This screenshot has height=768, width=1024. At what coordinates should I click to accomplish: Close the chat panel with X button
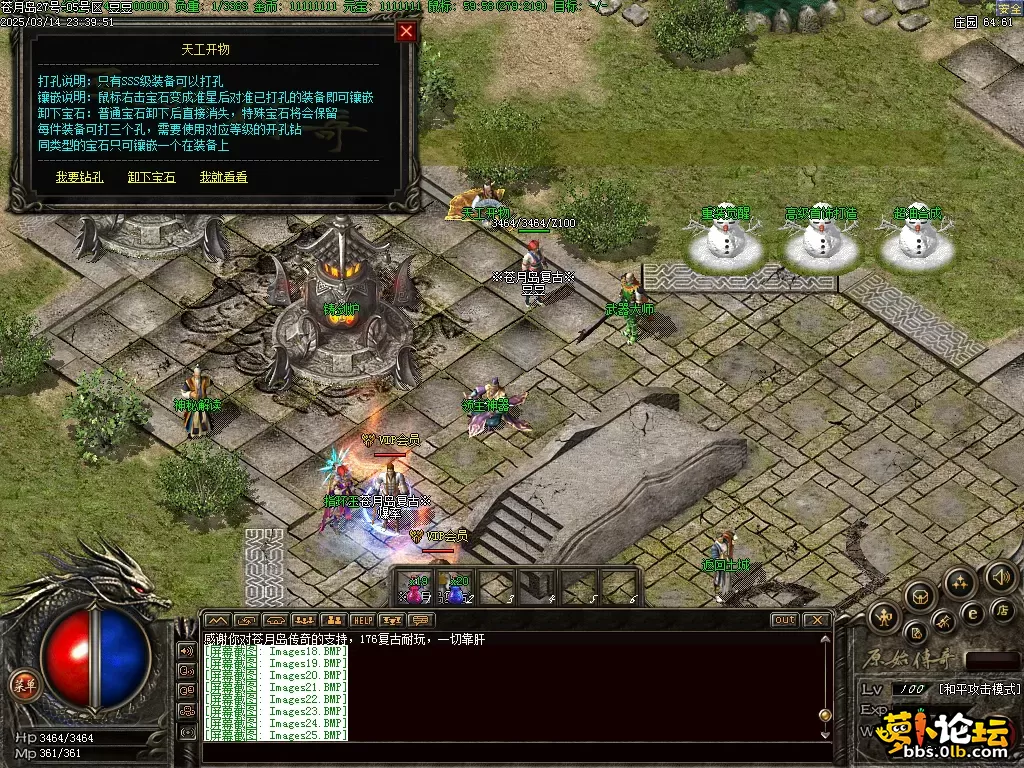tap(816, 620)
